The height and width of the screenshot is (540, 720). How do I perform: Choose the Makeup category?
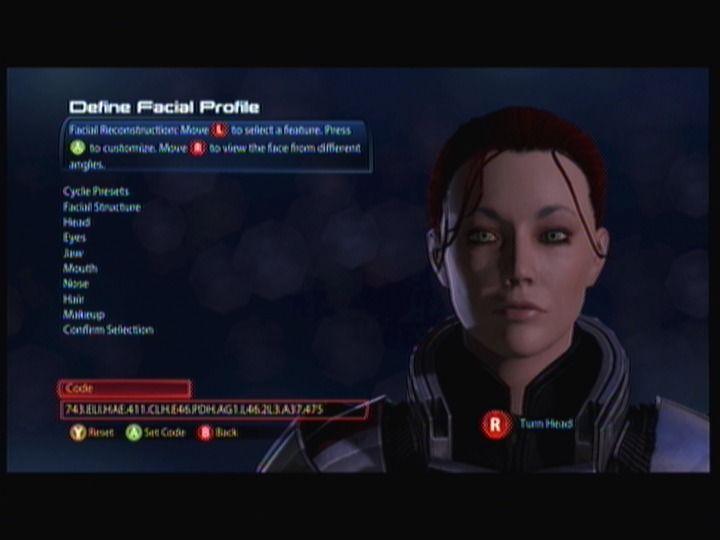coord(84,314)
